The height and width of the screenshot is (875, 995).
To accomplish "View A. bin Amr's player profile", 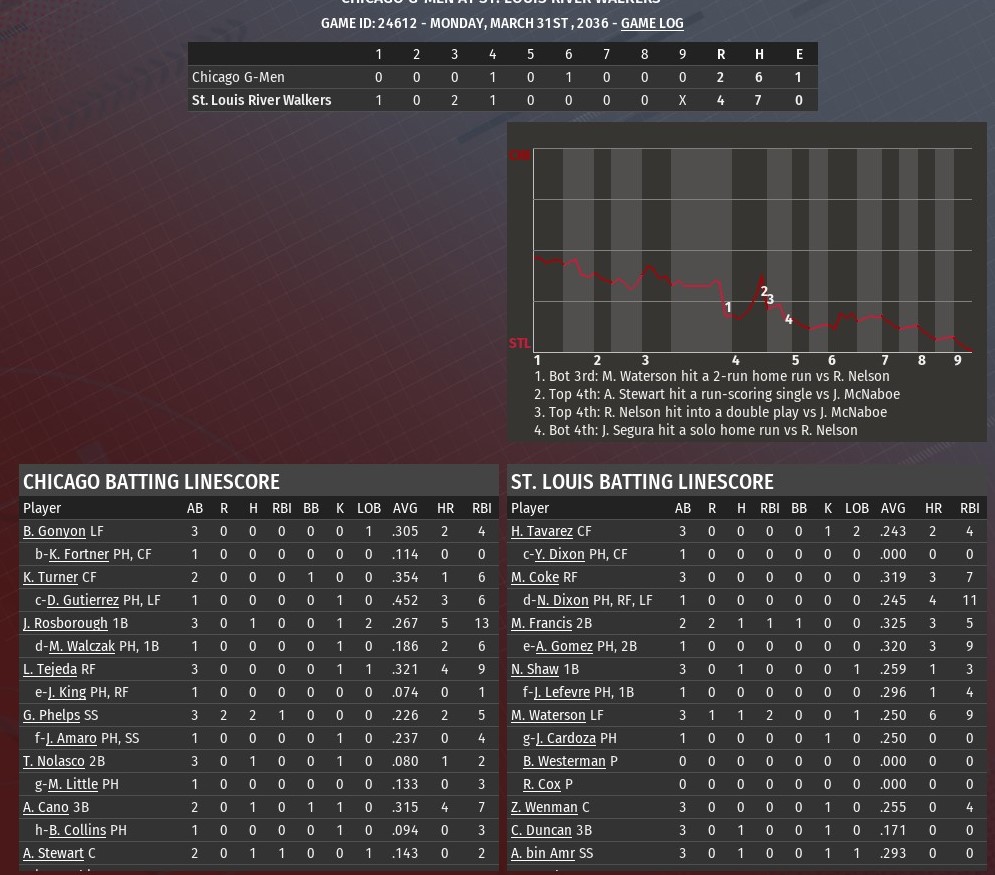I will point(543,853).
